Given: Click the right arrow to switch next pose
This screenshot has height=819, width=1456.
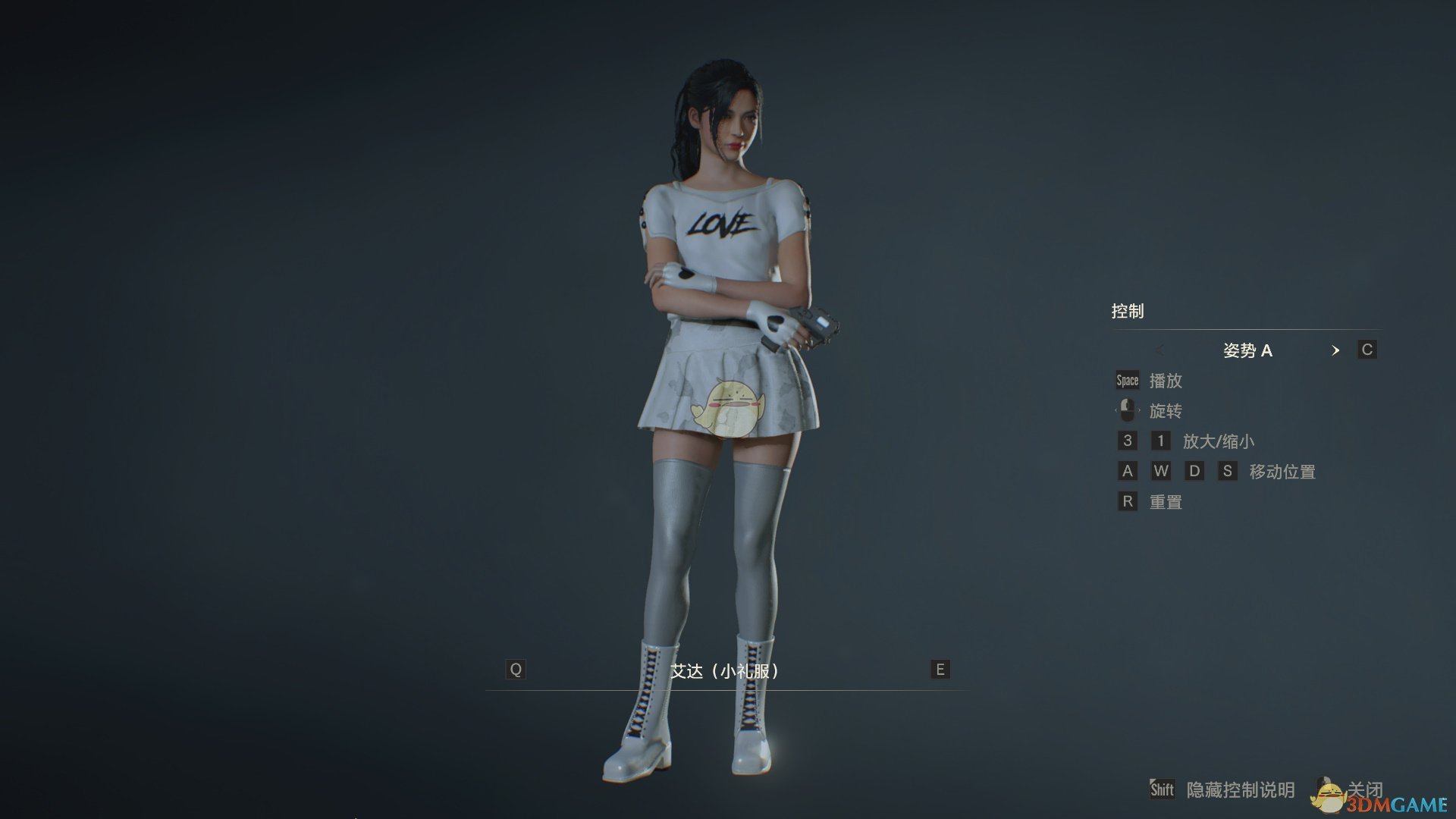Looking at the screenshot, I should click(1336, 350).
